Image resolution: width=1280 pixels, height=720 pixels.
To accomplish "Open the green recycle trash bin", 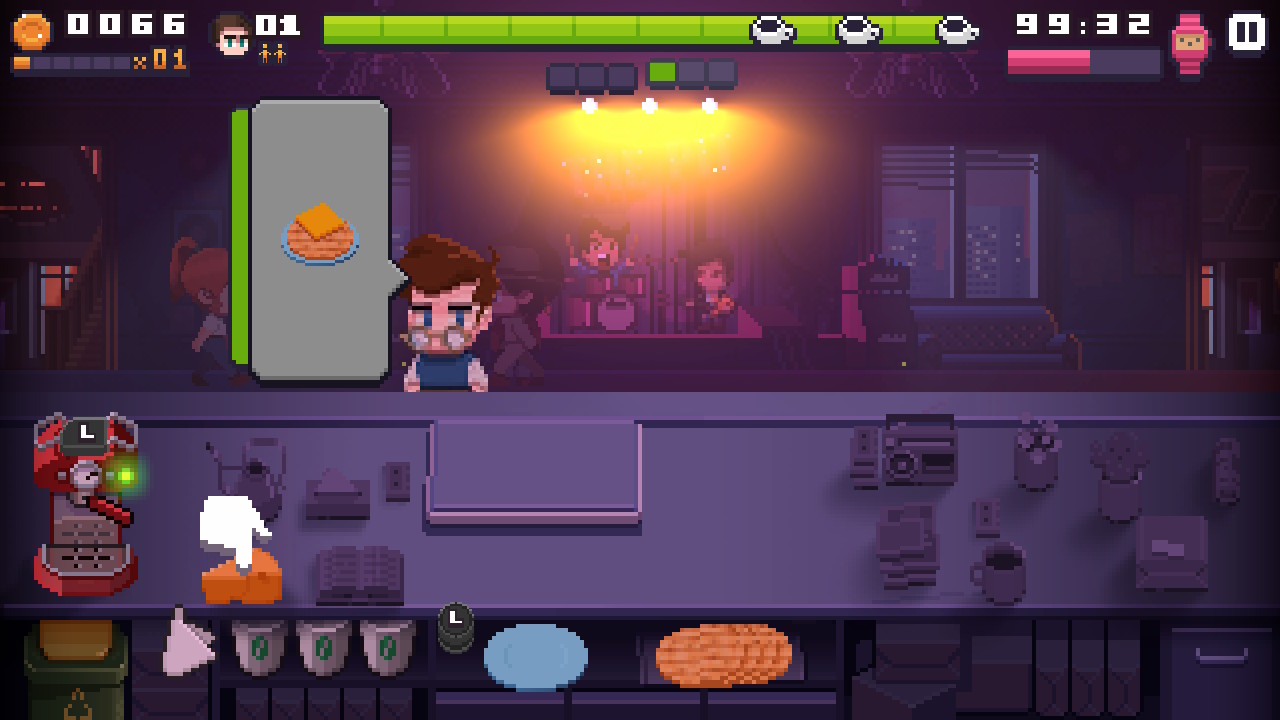I will (x=76, y=668).
